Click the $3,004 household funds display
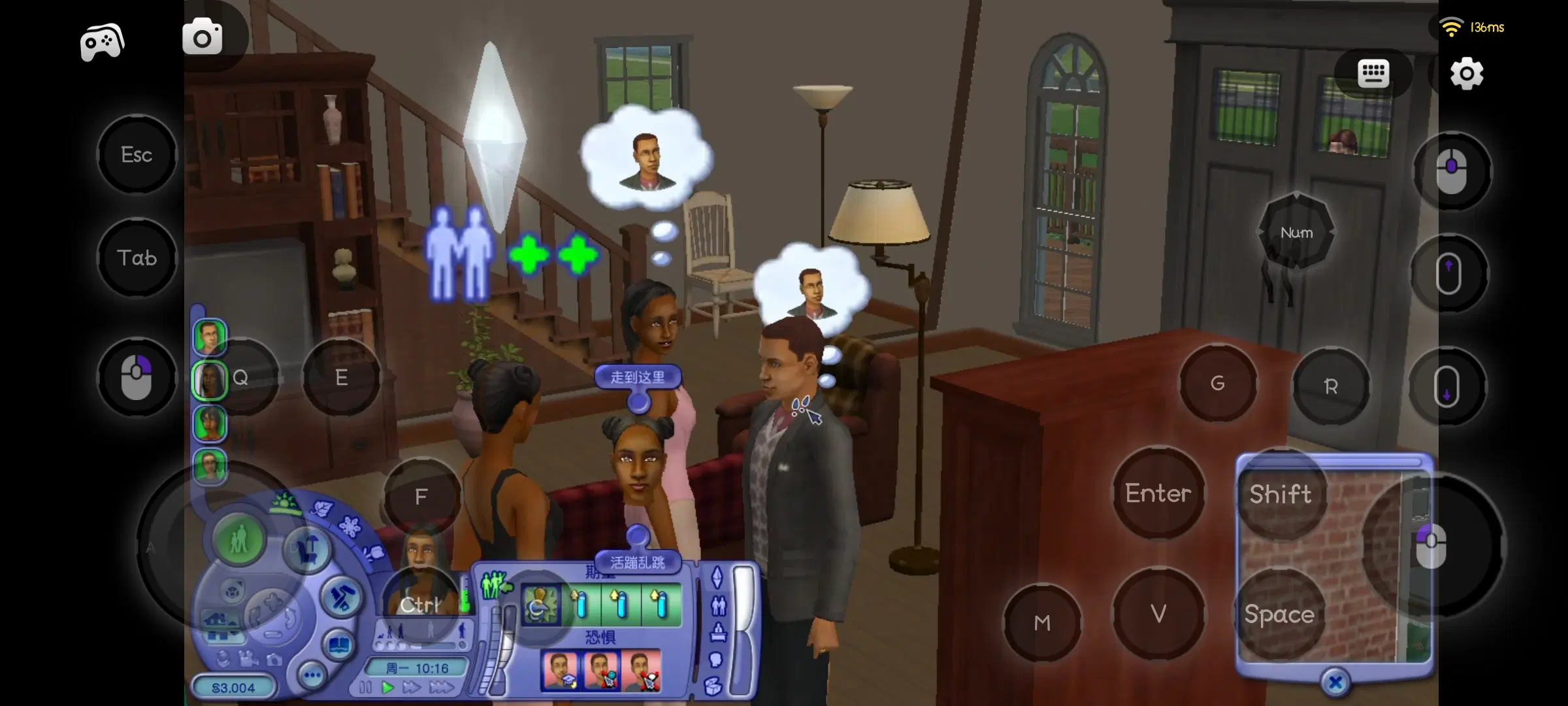The image size is (1568, 706). [x=233, y=688]
